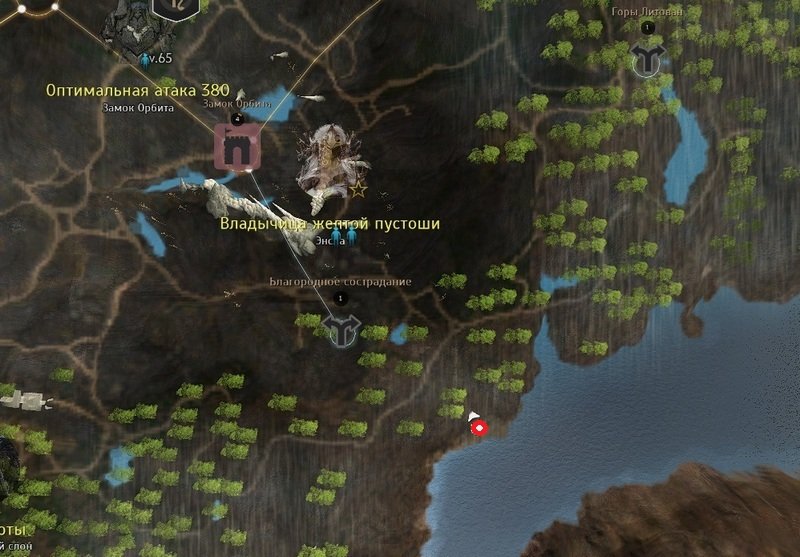This screenshot has width=800, height=557.
Task: Click the red player position marker
Action: (479, 428)
